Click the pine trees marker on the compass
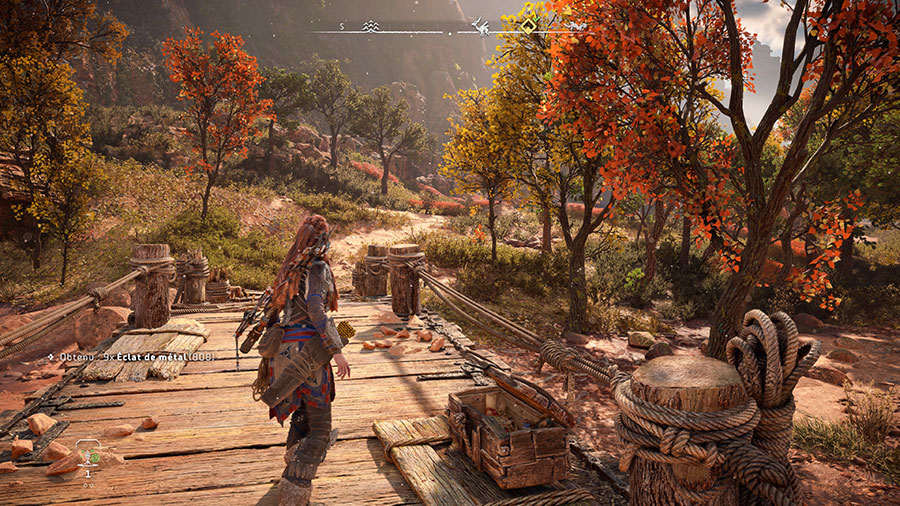This screenshot has height=506, width=900. point(372,26)
